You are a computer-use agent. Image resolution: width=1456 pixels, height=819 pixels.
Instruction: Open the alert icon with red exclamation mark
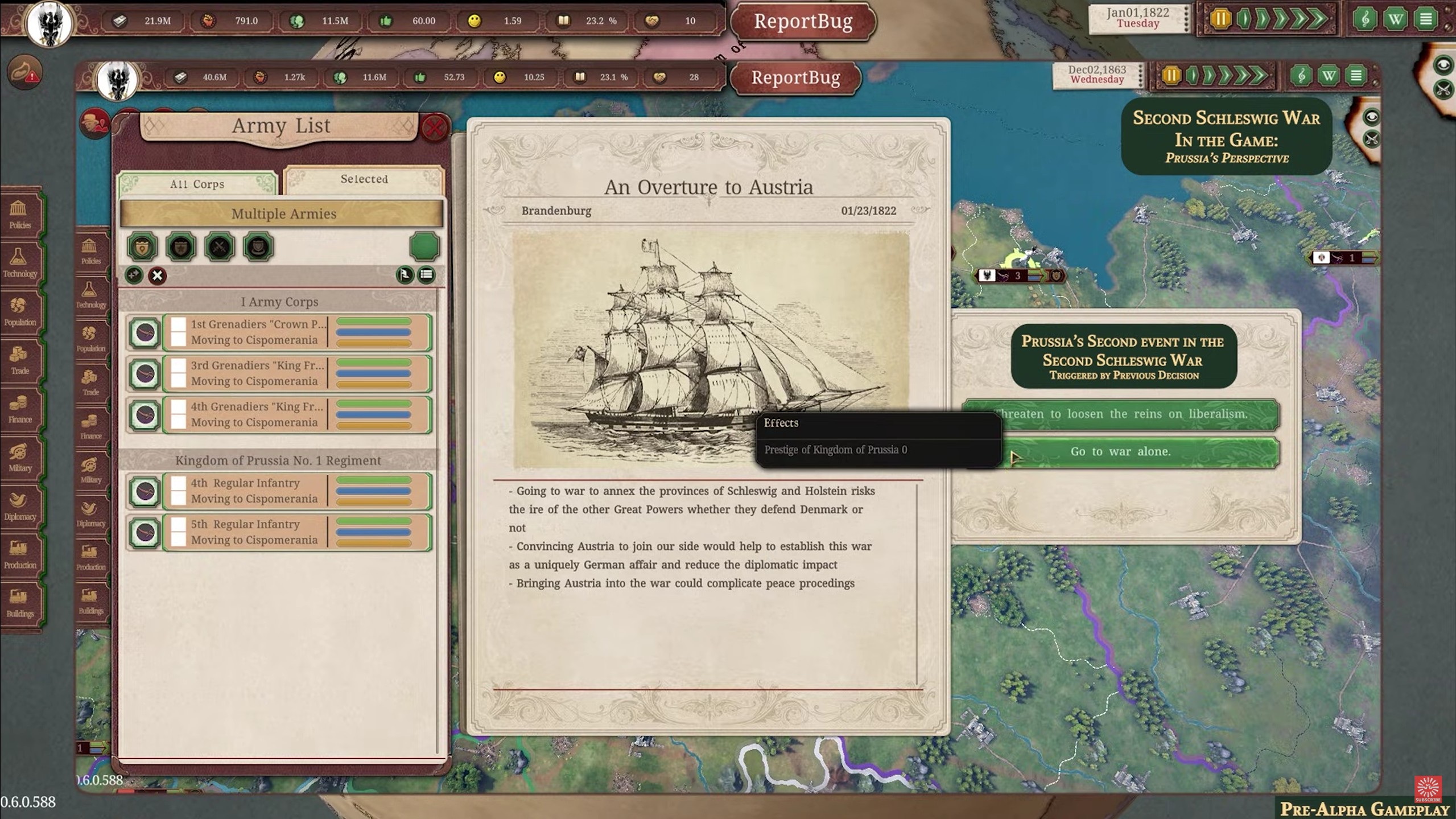(25, 72)
